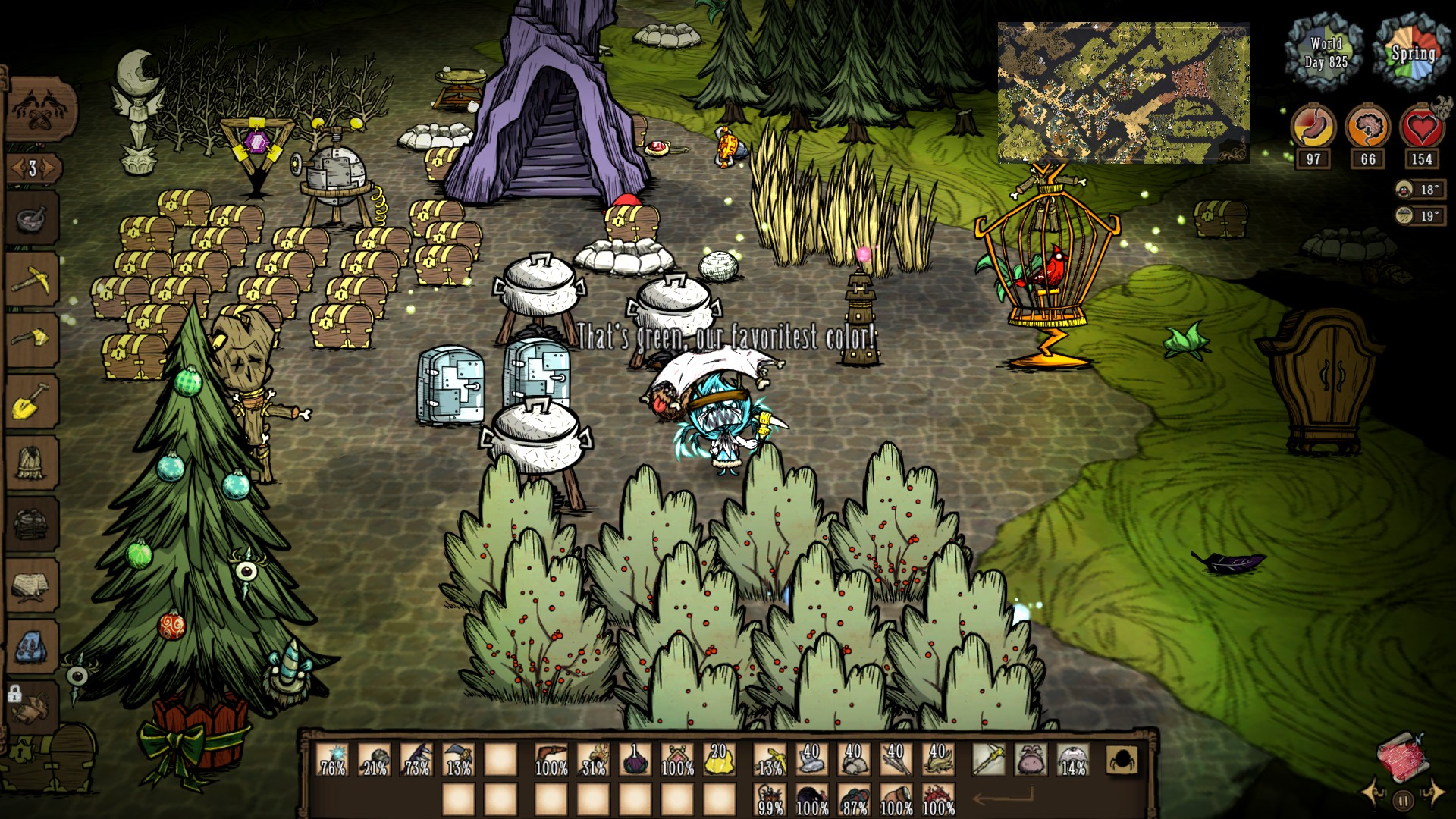This screenshot has height=819, width=1456.
Task: Click the head slot item at 14%
Action: (1073, 759)
